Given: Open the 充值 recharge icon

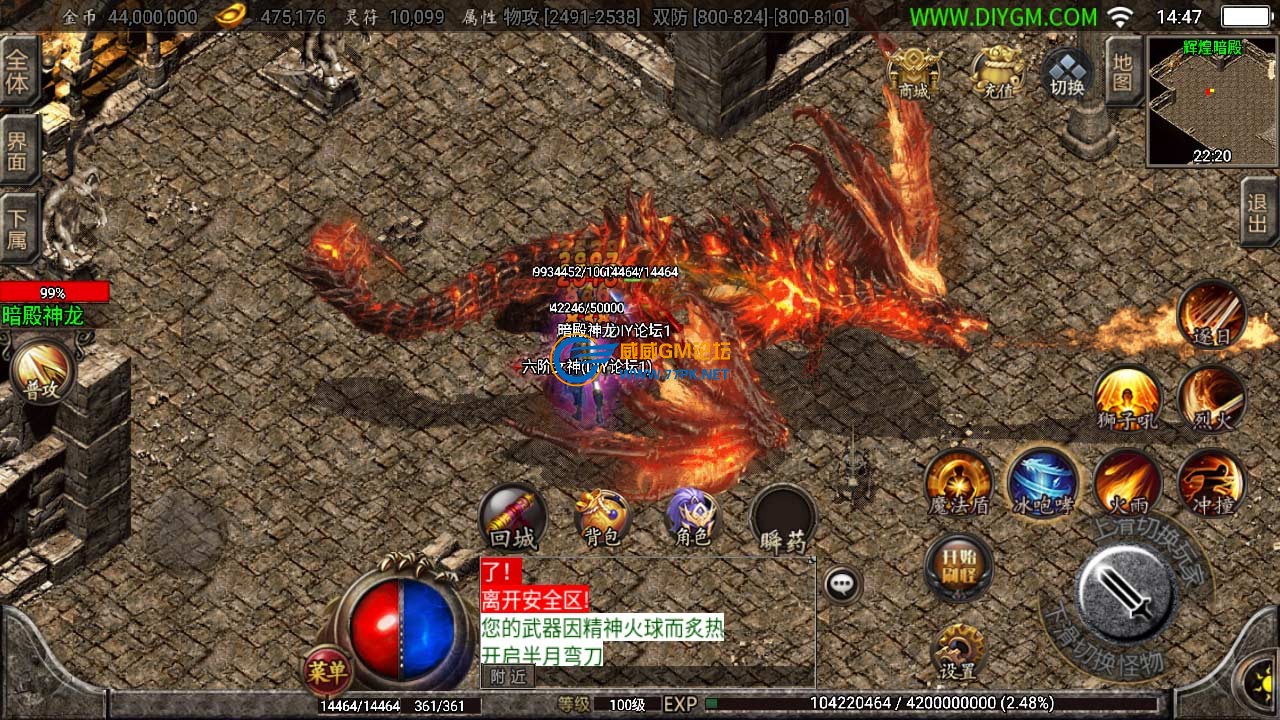Looking at the screenshot, I should 998,72.
